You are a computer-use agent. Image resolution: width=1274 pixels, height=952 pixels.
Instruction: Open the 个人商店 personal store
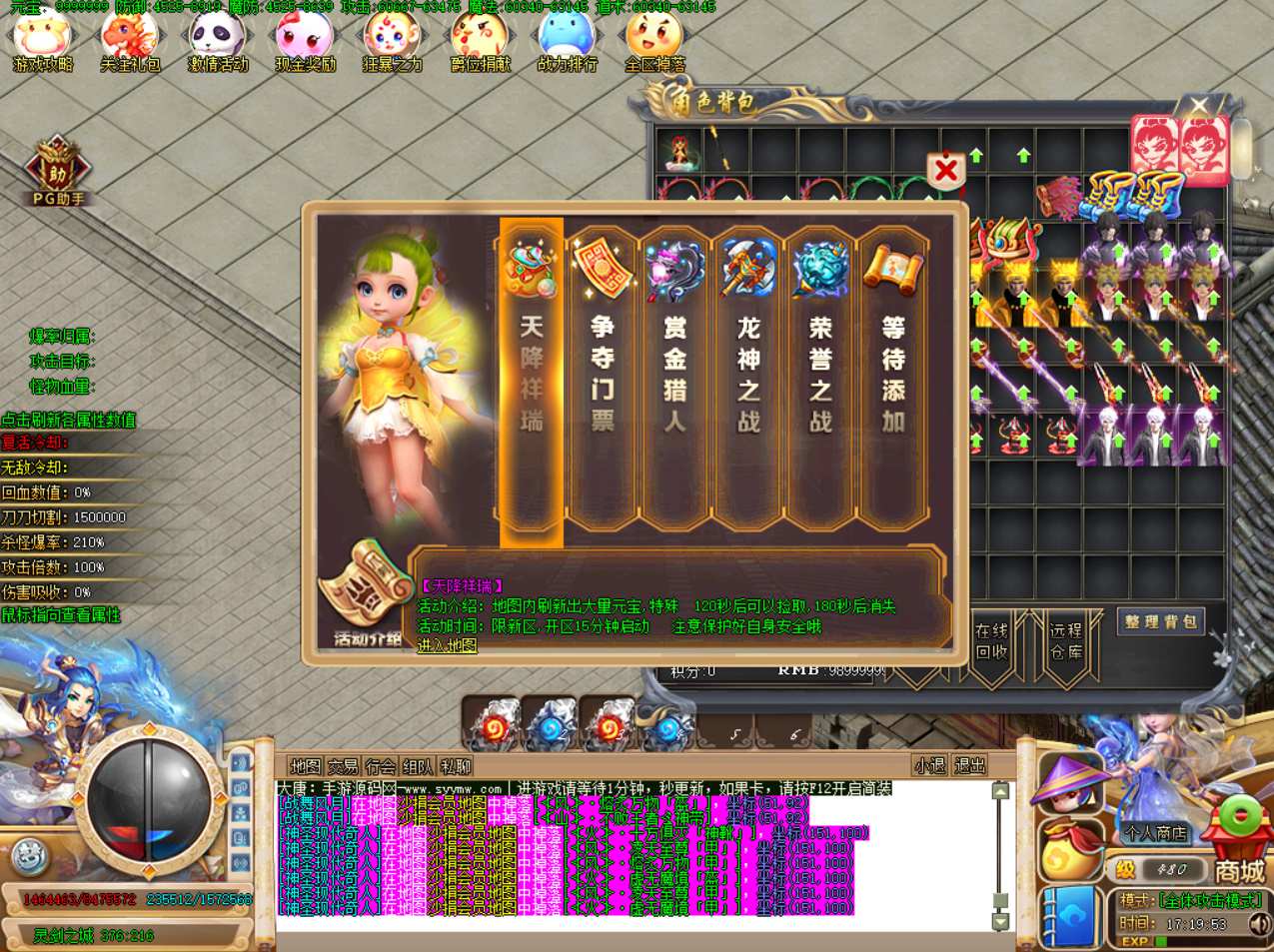coord(1155,832)
